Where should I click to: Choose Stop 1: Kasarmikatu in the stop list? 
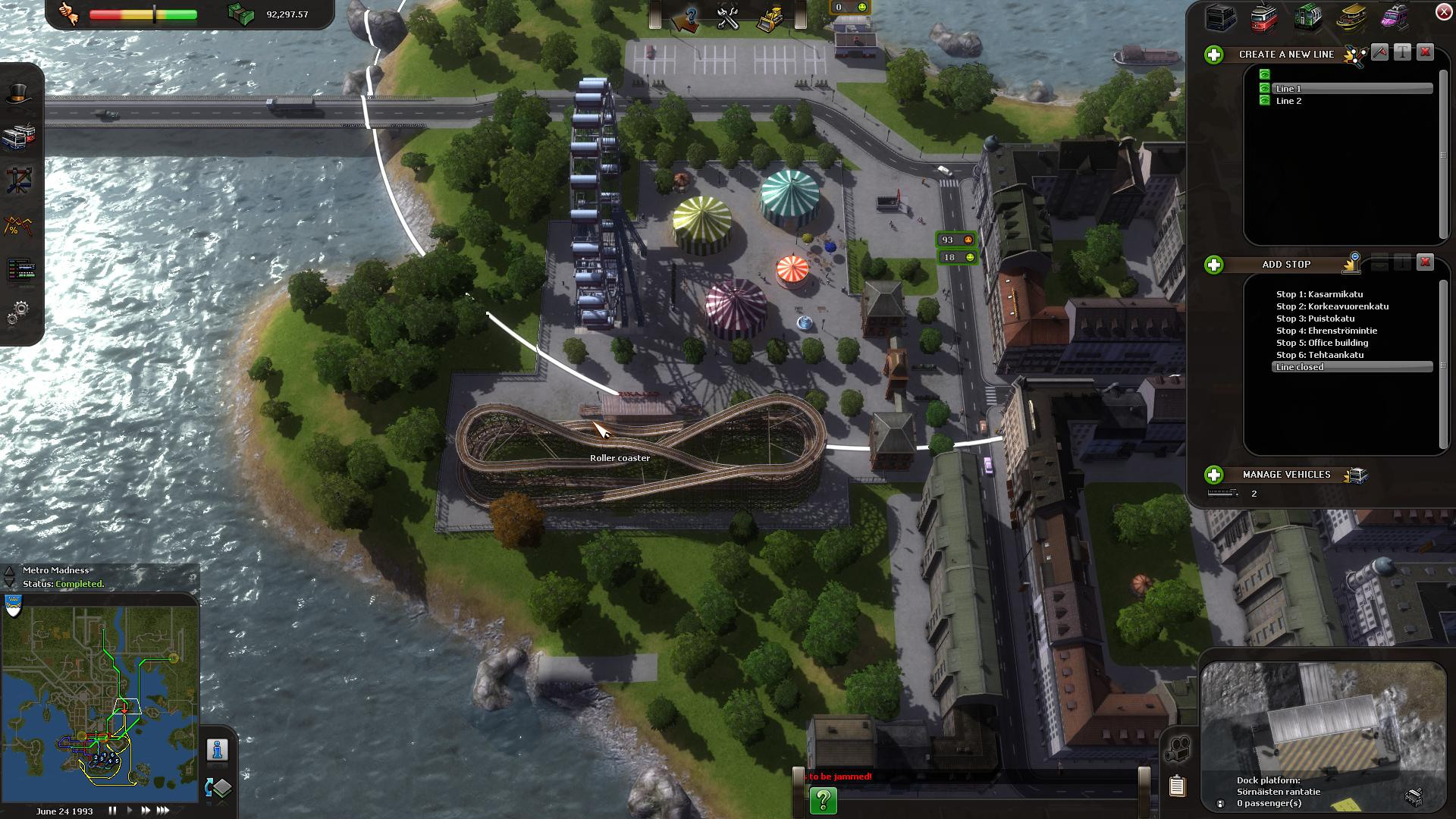click(1319, 294)
